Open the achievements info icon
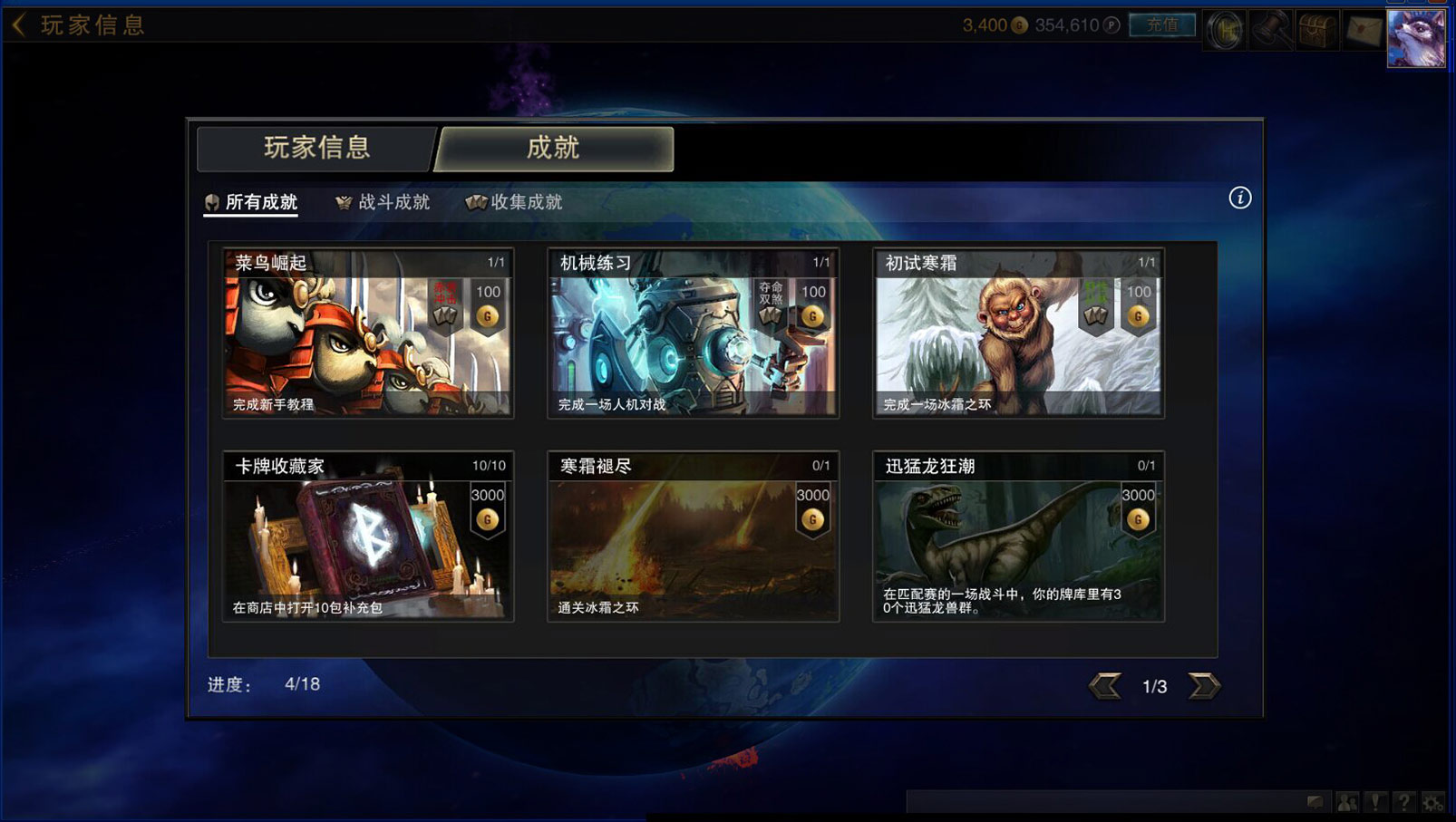This screenshot has height=822, width=1456. pos(1239,198)
